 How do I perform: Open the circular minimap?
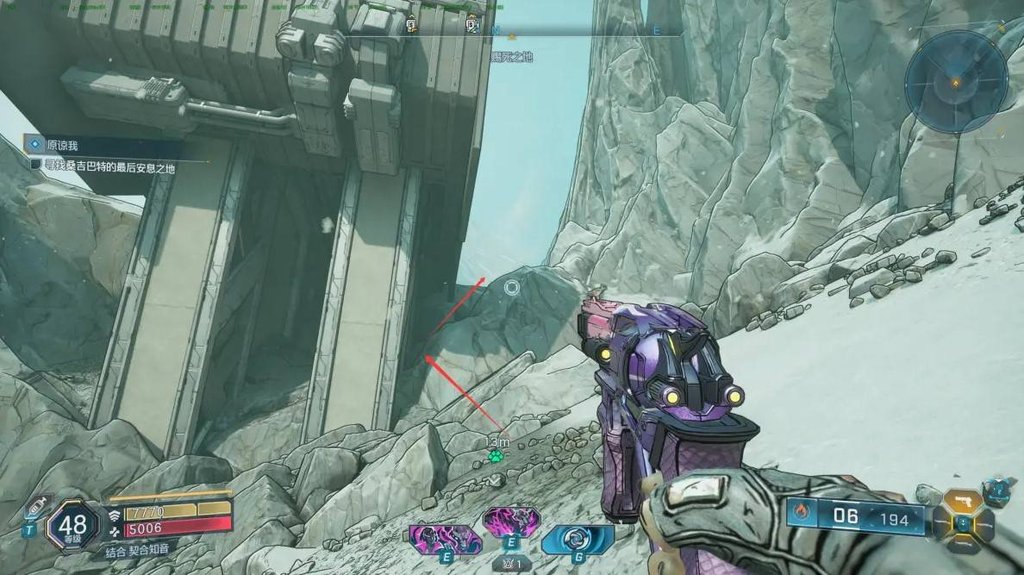coord(956,80)
